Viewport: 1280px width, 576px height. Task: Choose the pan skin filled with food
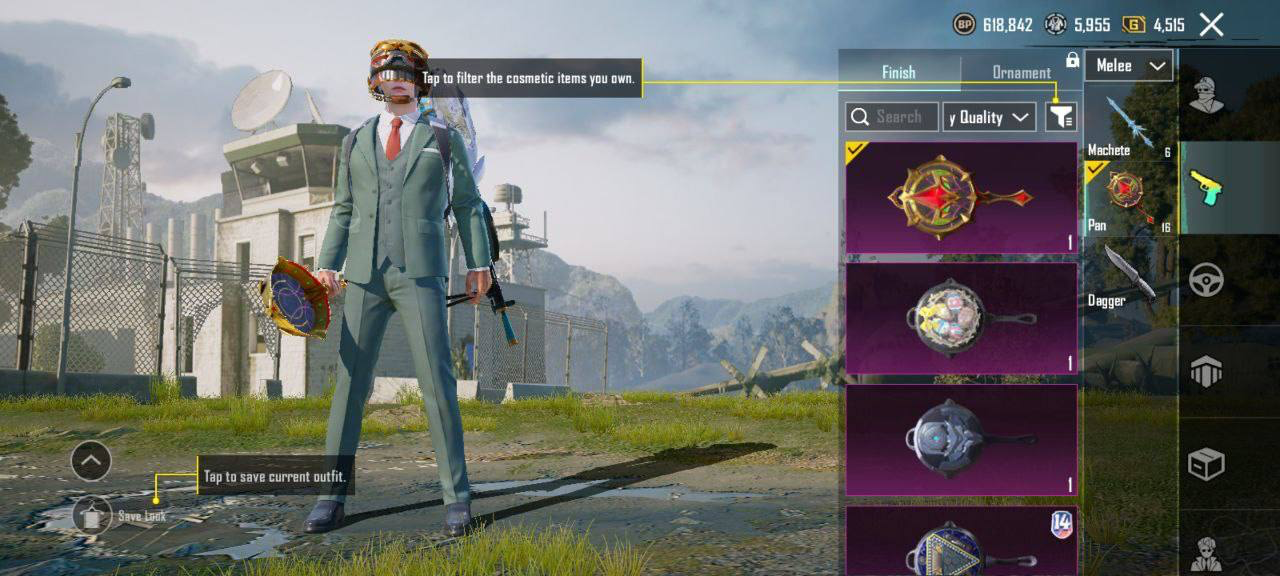coord(961,318)
